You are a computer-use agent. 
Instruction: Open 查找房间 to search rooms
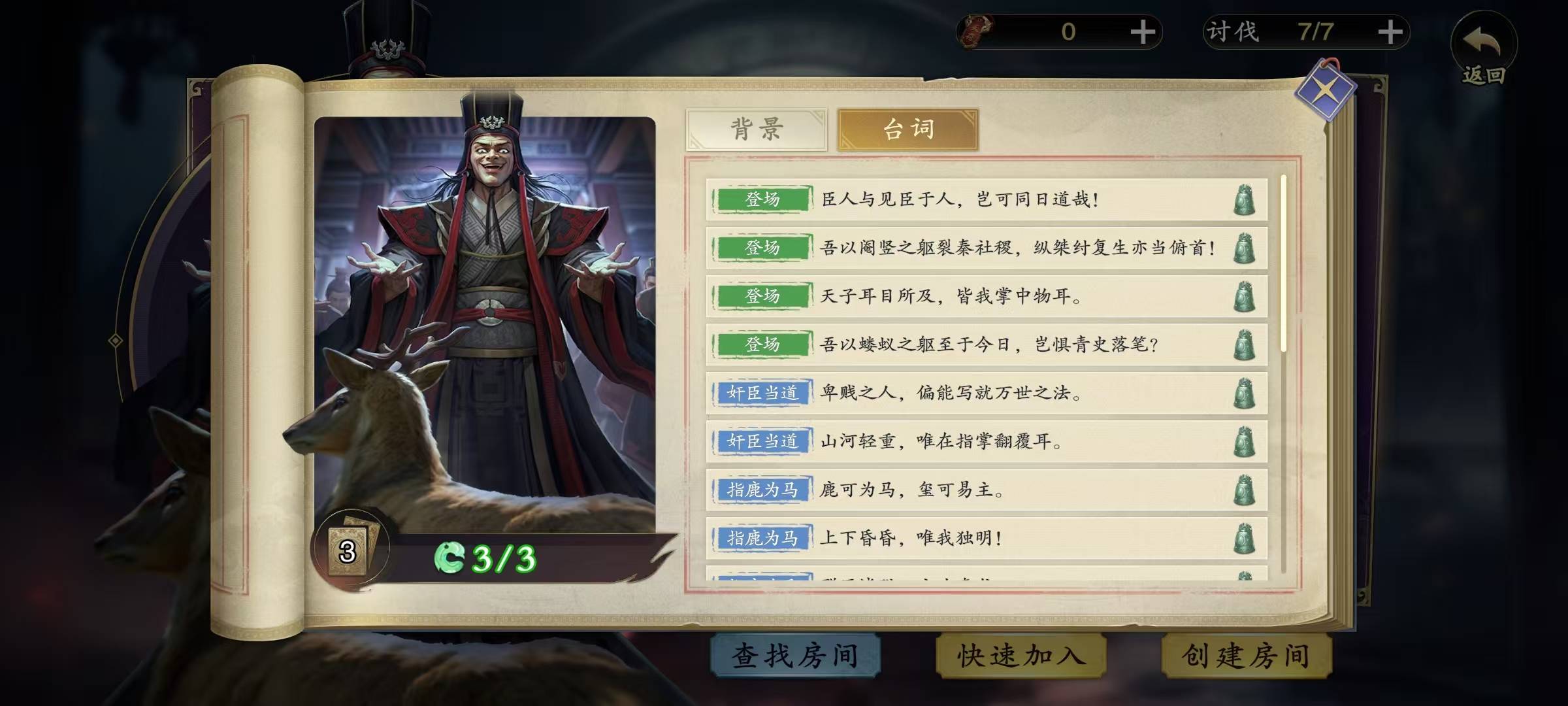795,656
